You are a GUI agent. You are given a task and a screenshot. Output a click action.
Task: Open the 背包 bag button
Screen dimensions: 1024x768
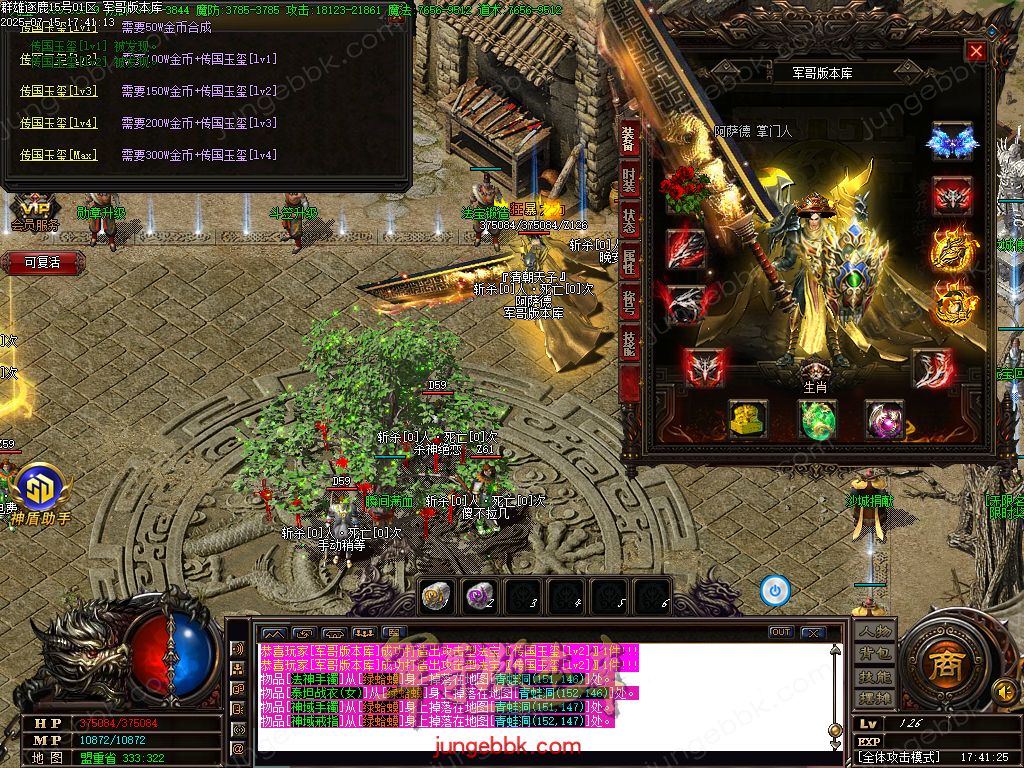pyautogui.click(x=874, y=654)
